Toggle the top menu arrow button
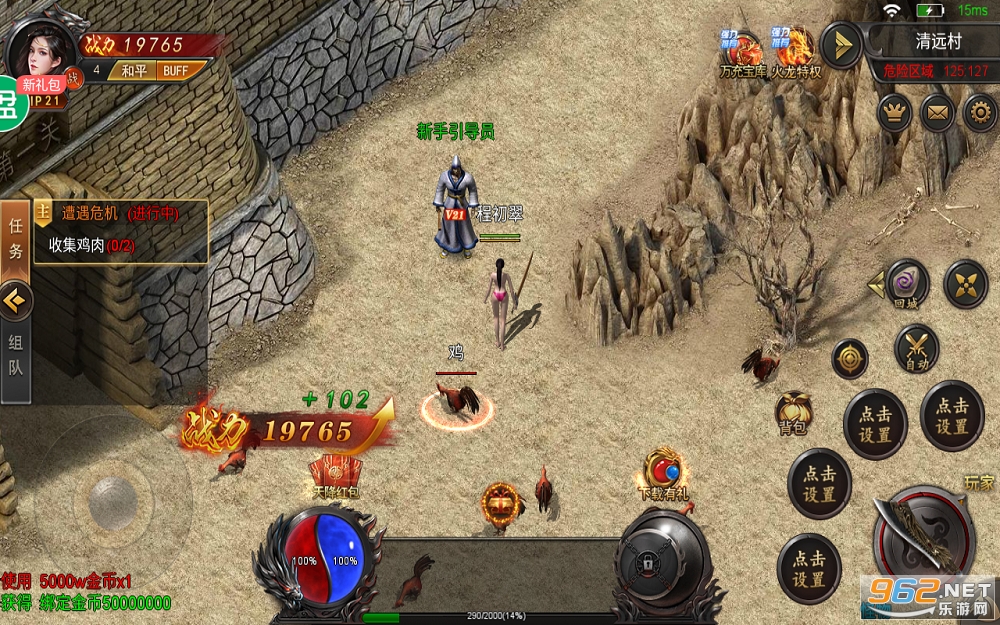 click(841, 45)
